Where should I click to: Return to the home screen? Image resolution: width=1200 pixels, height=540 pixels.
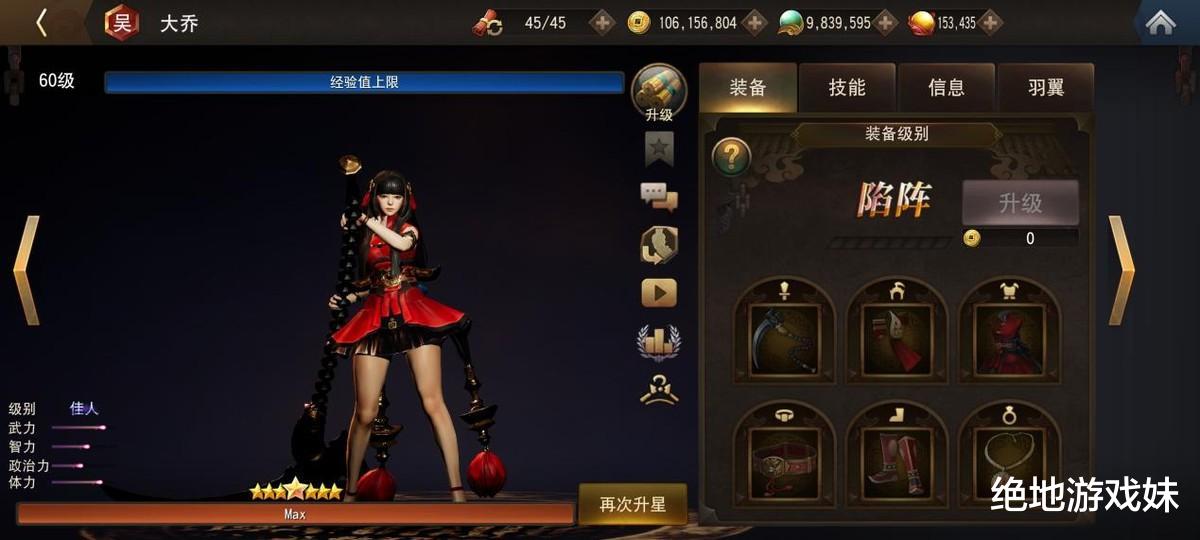(1160, 22)
